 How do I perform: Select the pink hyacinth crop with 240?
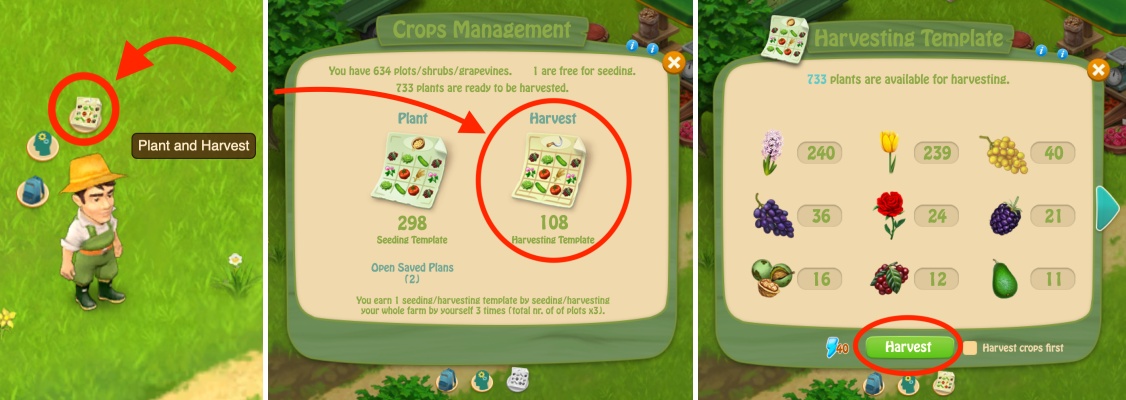click(772, 152)
